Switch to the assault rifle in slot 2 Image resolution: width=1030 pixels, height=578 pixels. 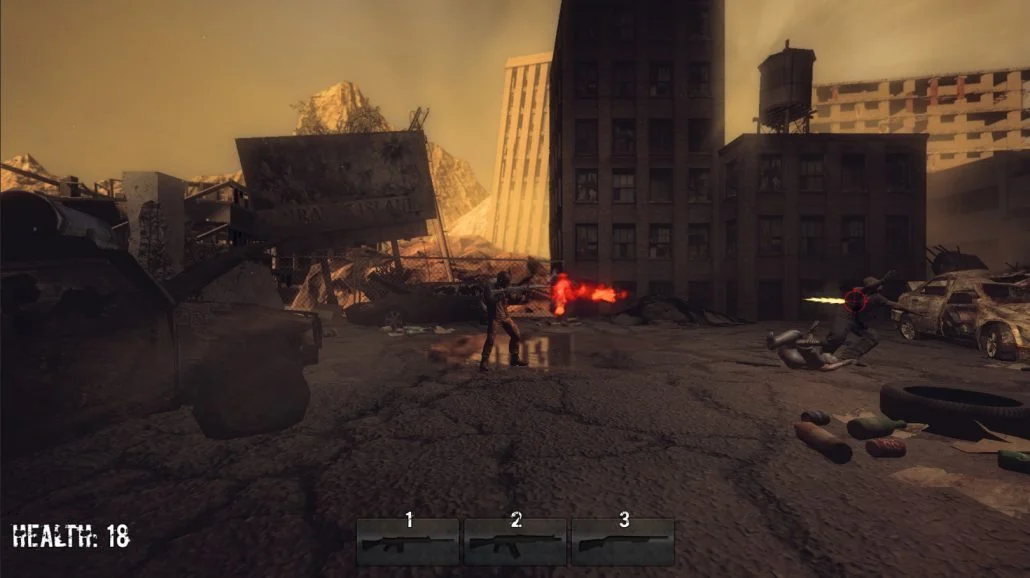click(515, 542)
